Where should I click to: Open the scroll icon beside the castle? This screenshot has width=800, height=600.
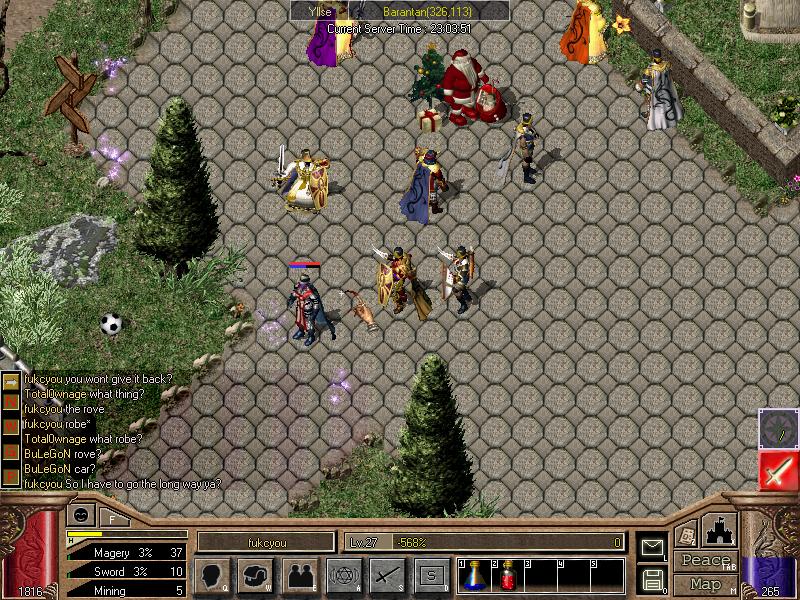click(686, 531)
